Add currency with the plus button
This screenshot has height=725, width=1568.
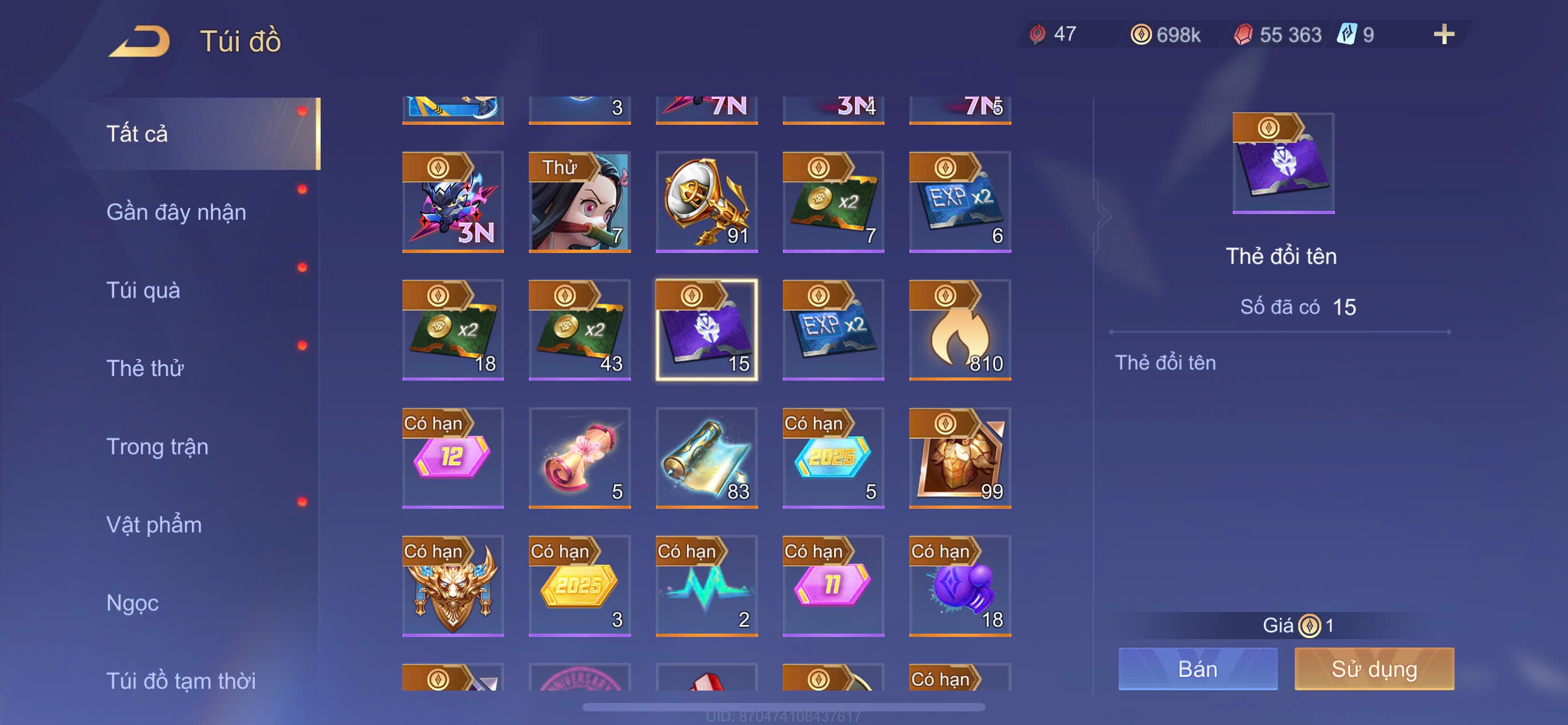point(1443,34)
